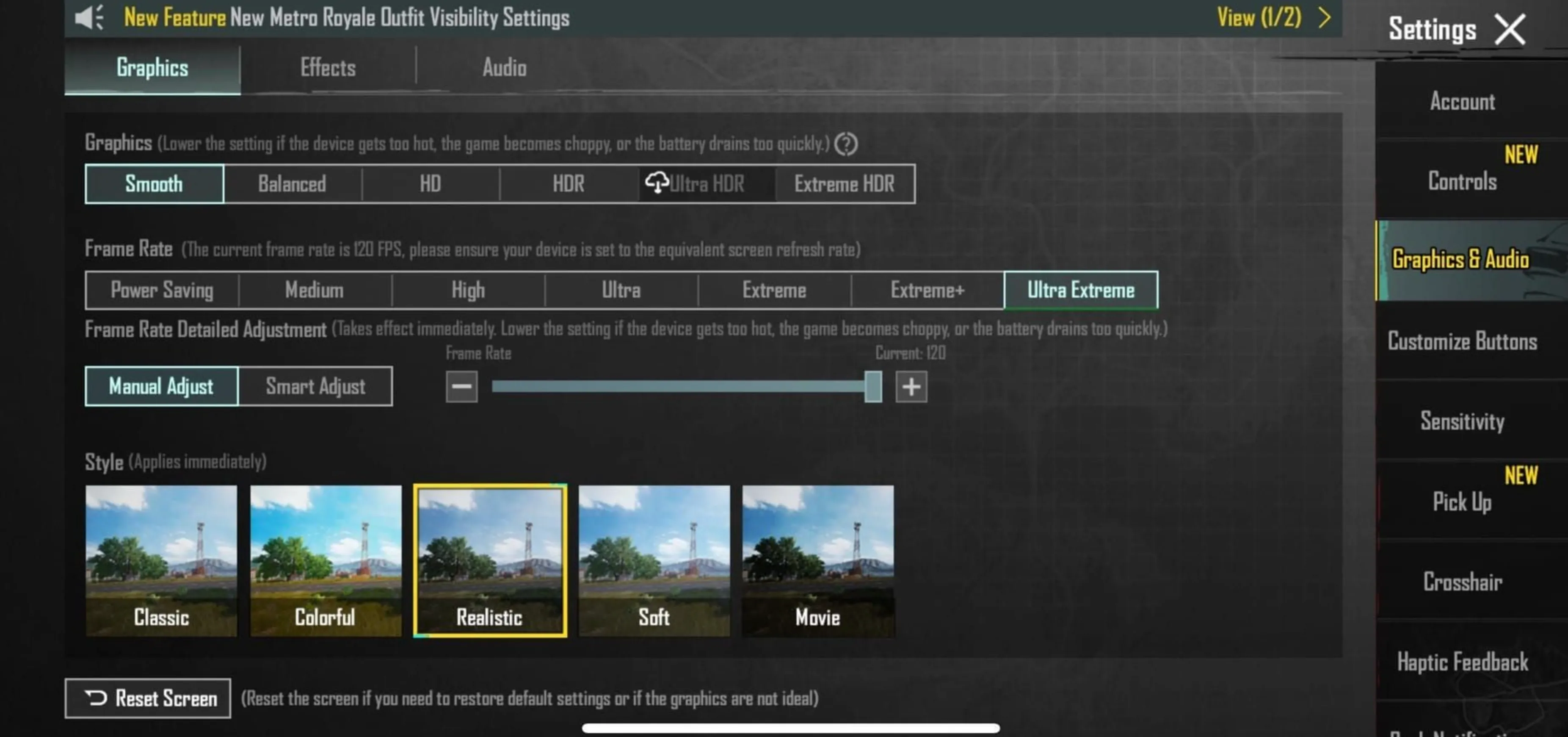Click the Frame Rate slider handle
The image size is (1568, 737).
click(873, 386)
